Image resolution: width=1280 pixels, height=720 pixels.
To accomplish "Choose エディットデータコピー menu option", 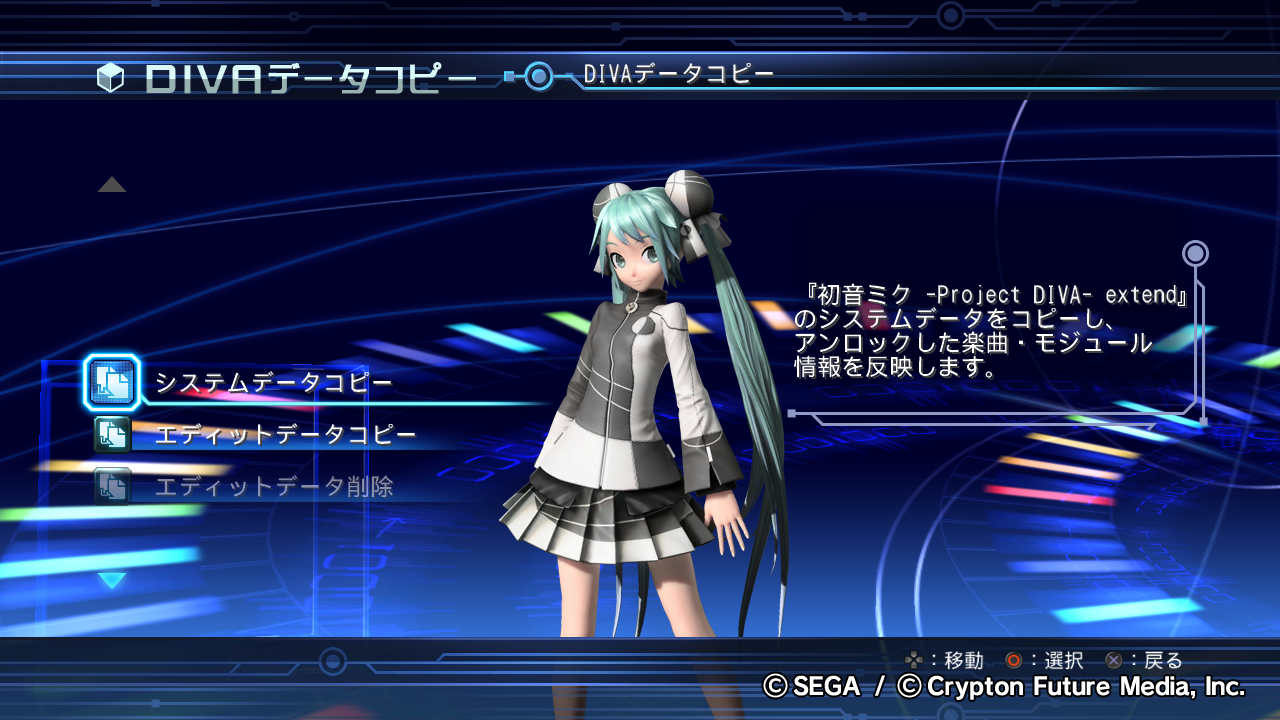I will [284, 435].
